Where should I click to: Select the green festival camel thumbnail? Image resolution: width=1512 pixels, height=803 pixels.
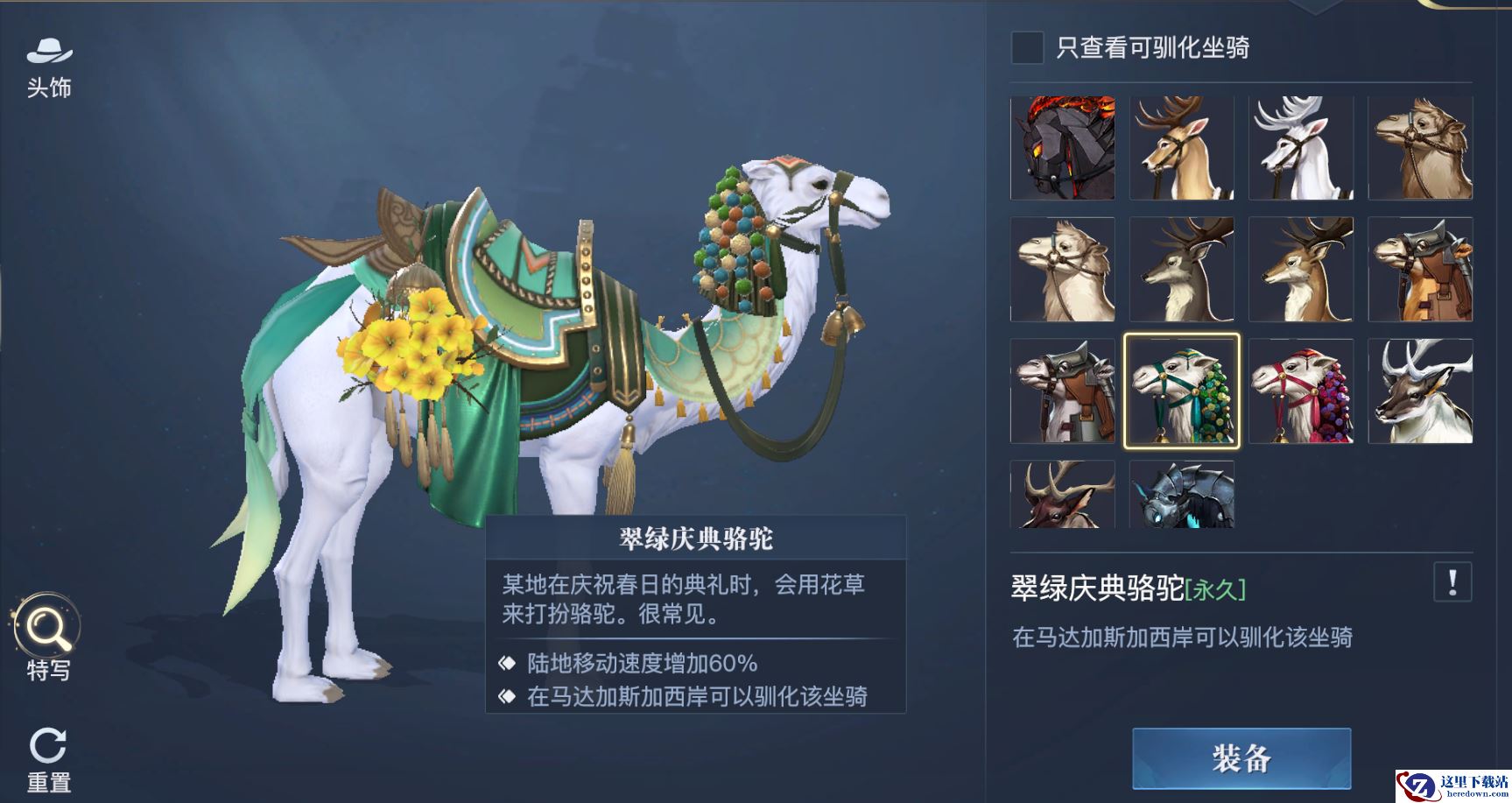click(x=1181, y=391)
